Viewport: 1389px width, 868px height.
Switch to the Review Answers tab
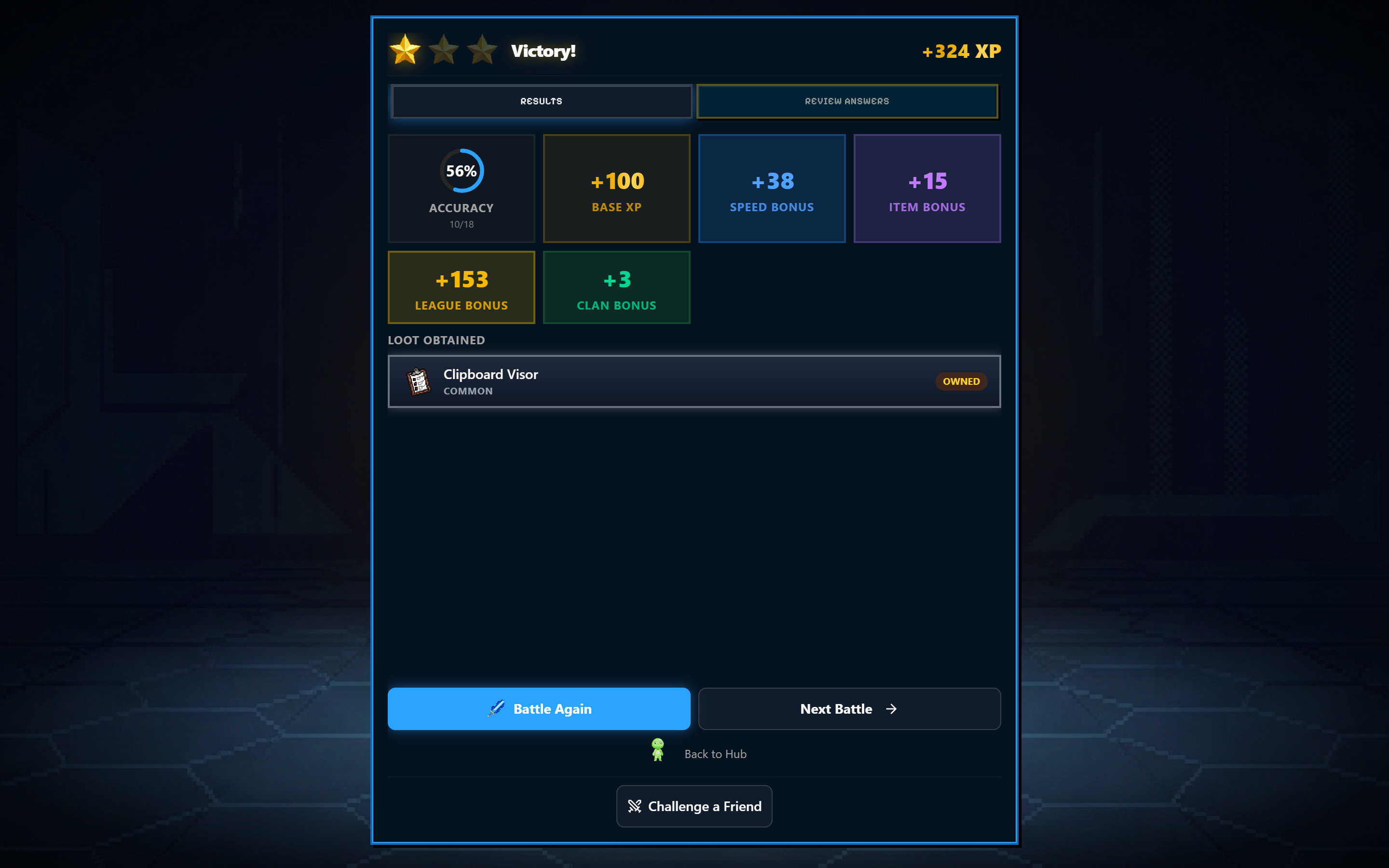[847, 101]
